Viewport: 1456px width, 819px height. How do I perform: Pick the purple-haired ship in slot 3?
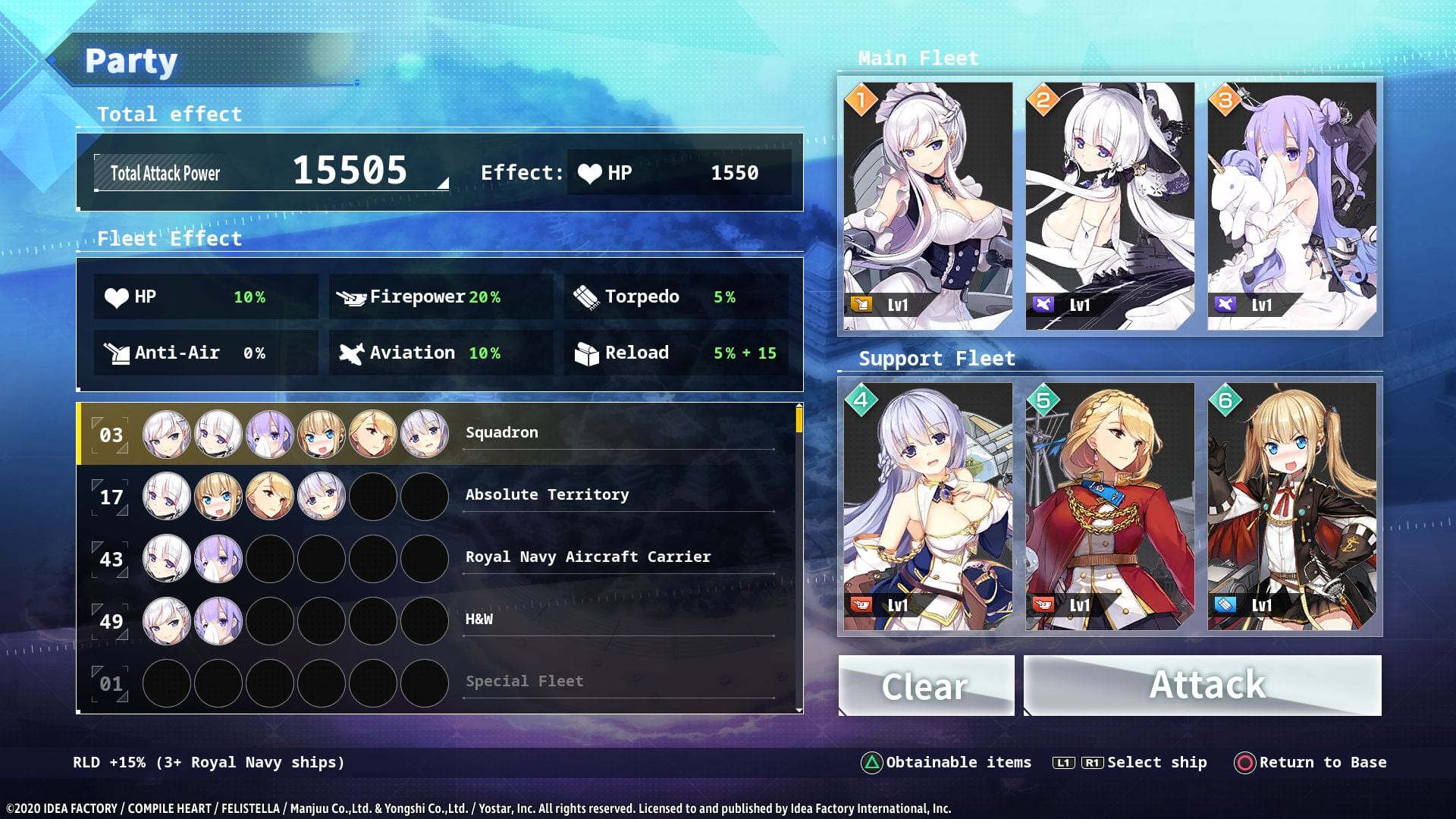click(x=1291, y=206)
